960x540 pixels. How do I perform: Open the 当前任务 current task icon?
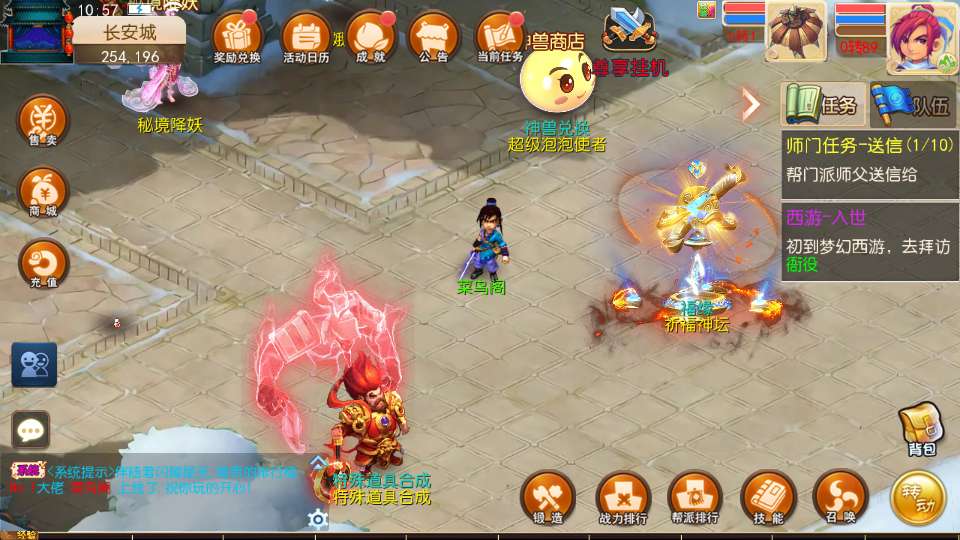tap(500, 38)
